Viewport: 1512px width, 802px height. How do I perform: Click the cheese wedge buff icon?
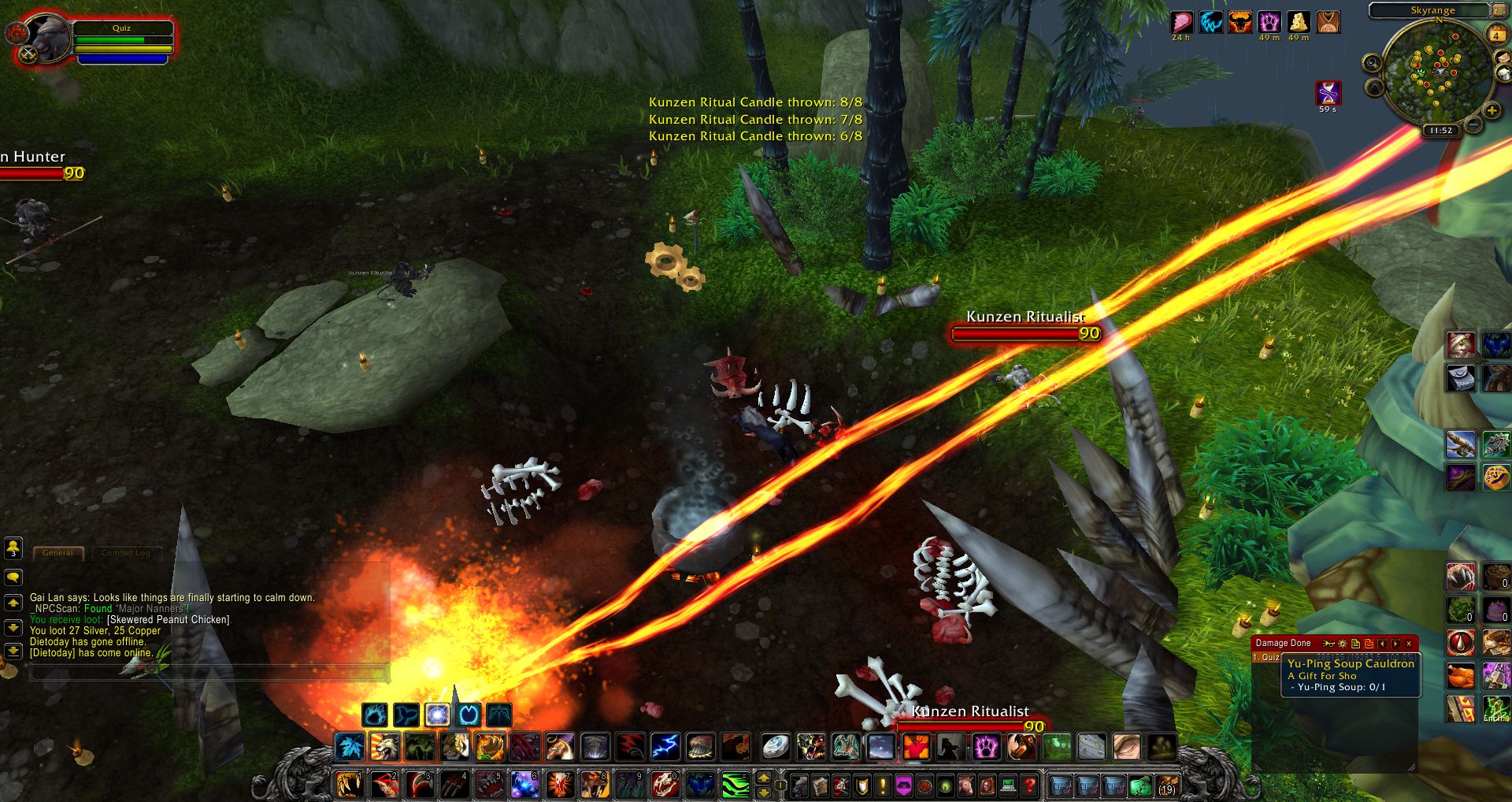coord(1298,22)
